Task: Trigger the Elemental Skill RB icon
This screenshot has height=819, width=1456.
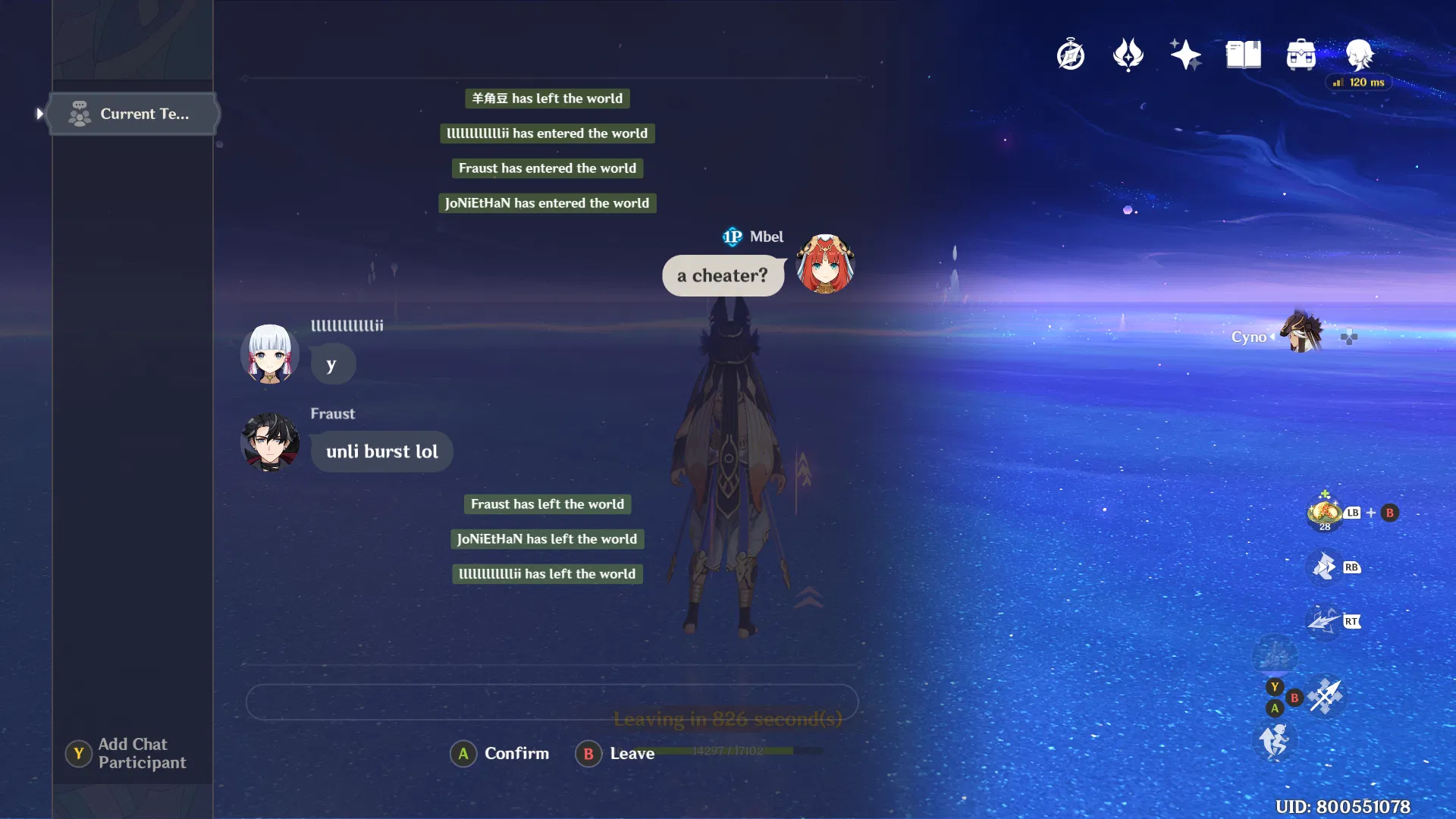Action: coord(1323,567)
